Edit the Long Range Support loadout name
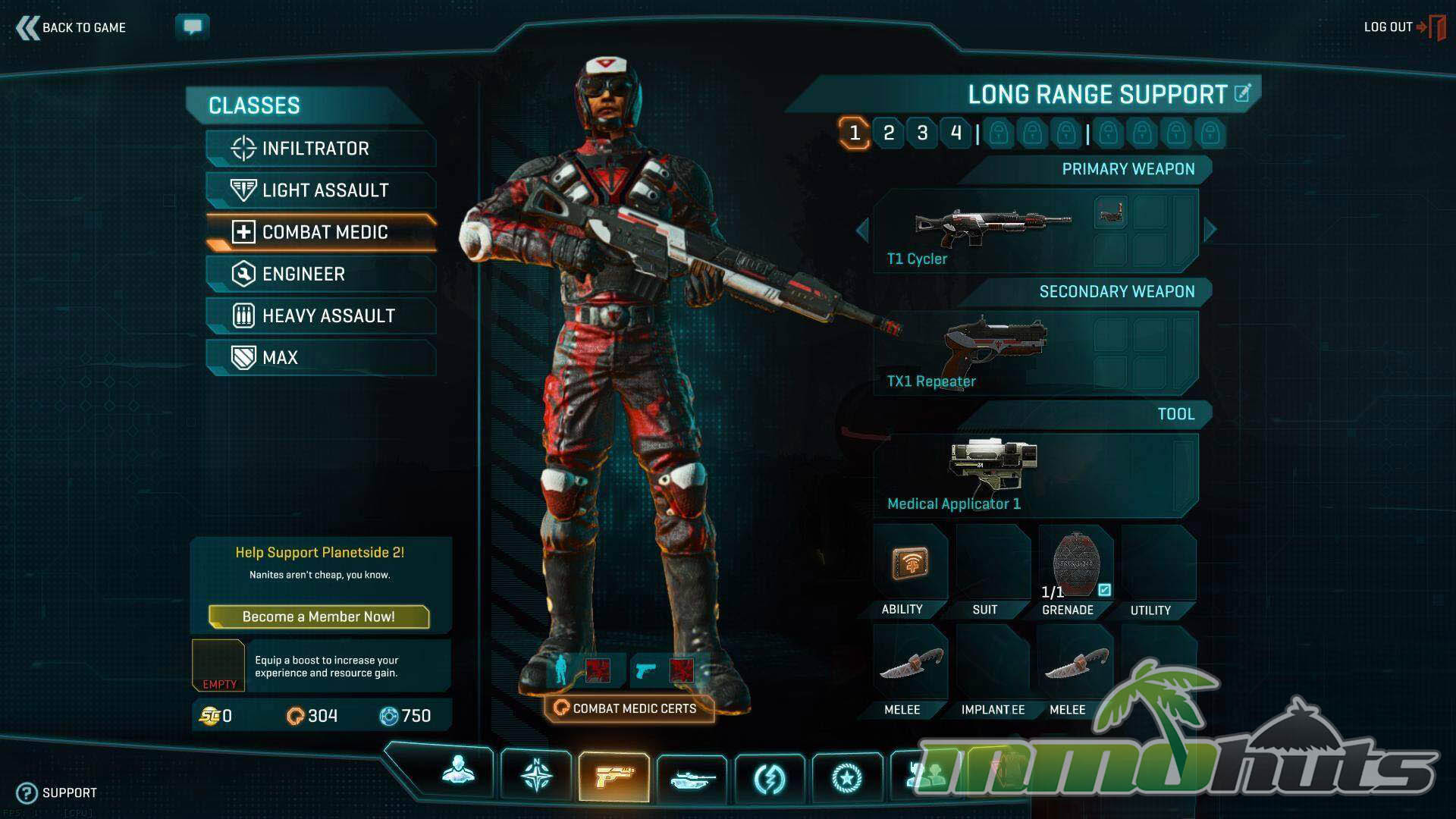Viewport: 1456px width, 819px height. (x=1242, y=93)
